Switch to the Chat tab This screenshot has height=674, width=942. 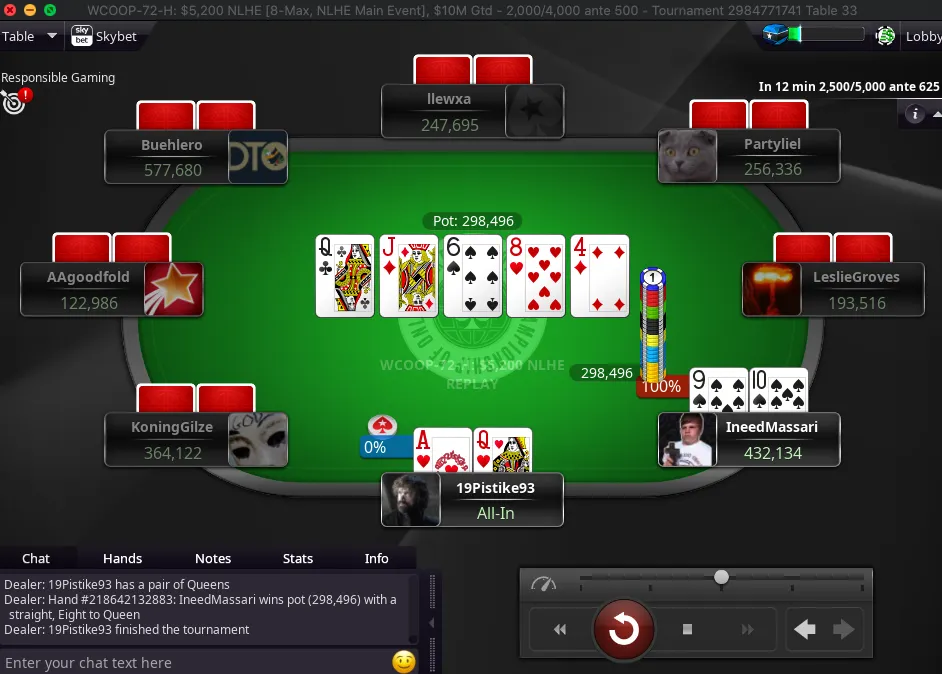click(x=36, y=558)
